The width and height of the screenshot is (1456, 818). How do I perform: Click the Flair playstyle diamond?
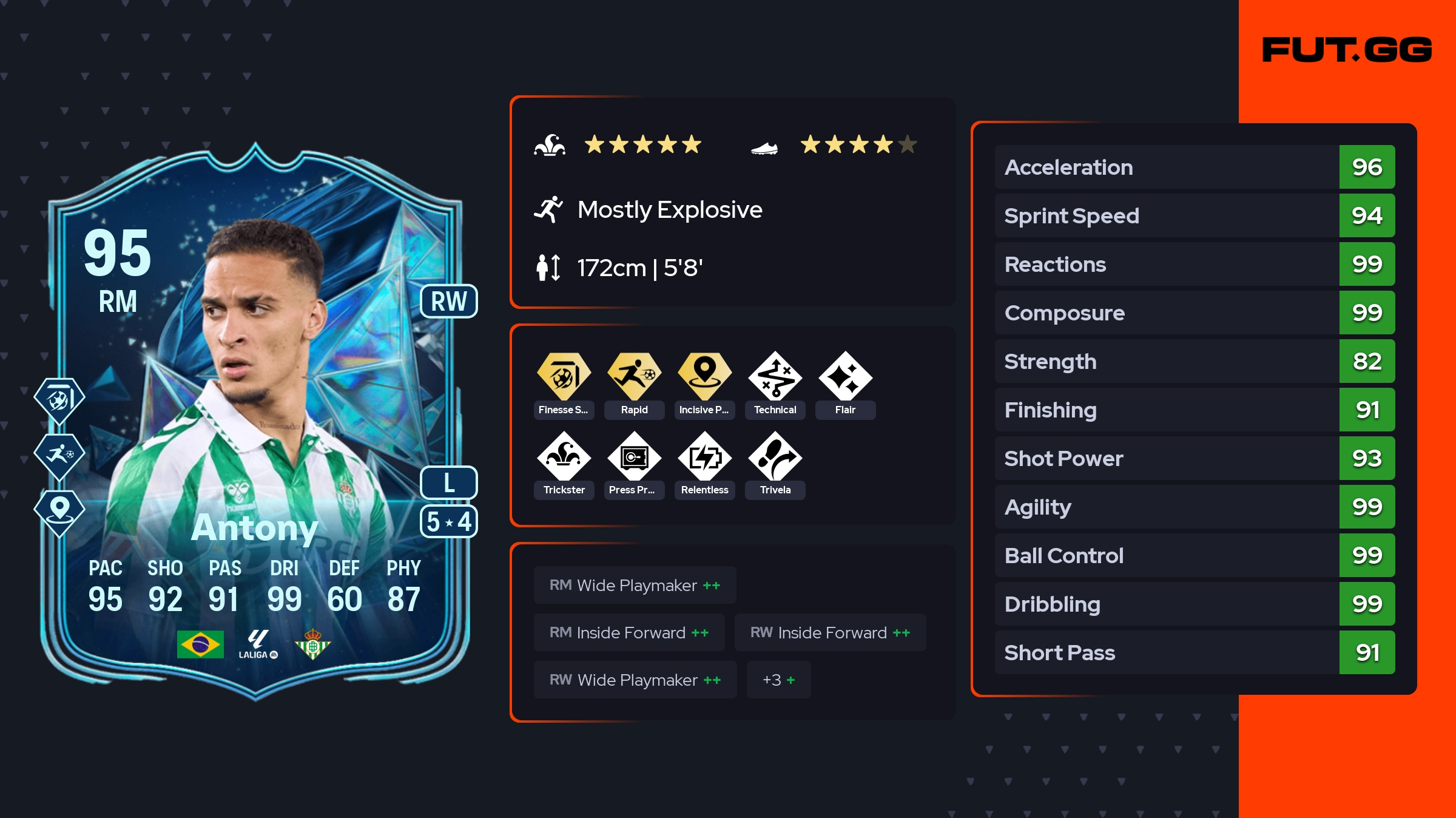pyautogui.click(x=845, y=377)
